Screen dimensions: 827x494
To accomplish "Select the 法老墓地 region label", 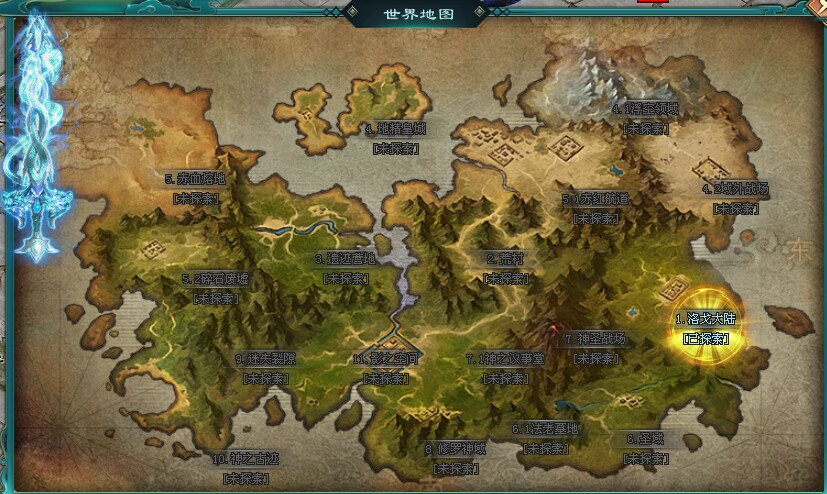I will tap(545, 429).
